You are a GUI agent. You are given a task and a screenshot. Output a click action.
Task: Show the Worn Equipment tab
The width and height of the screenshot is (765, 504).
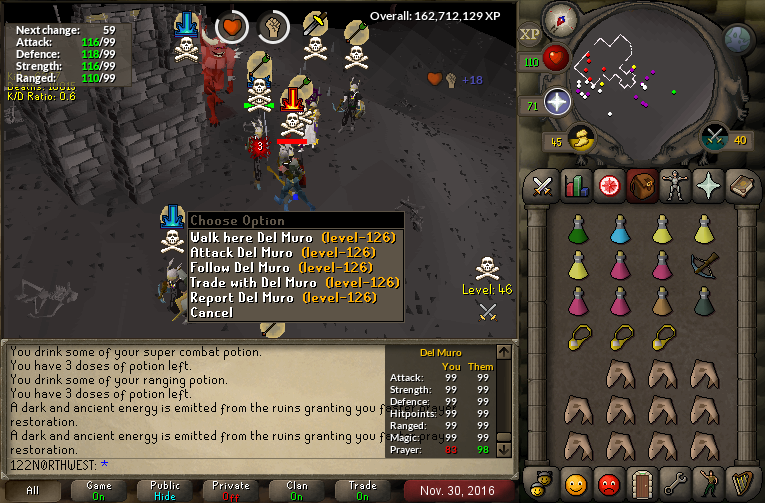pos(678,186)
